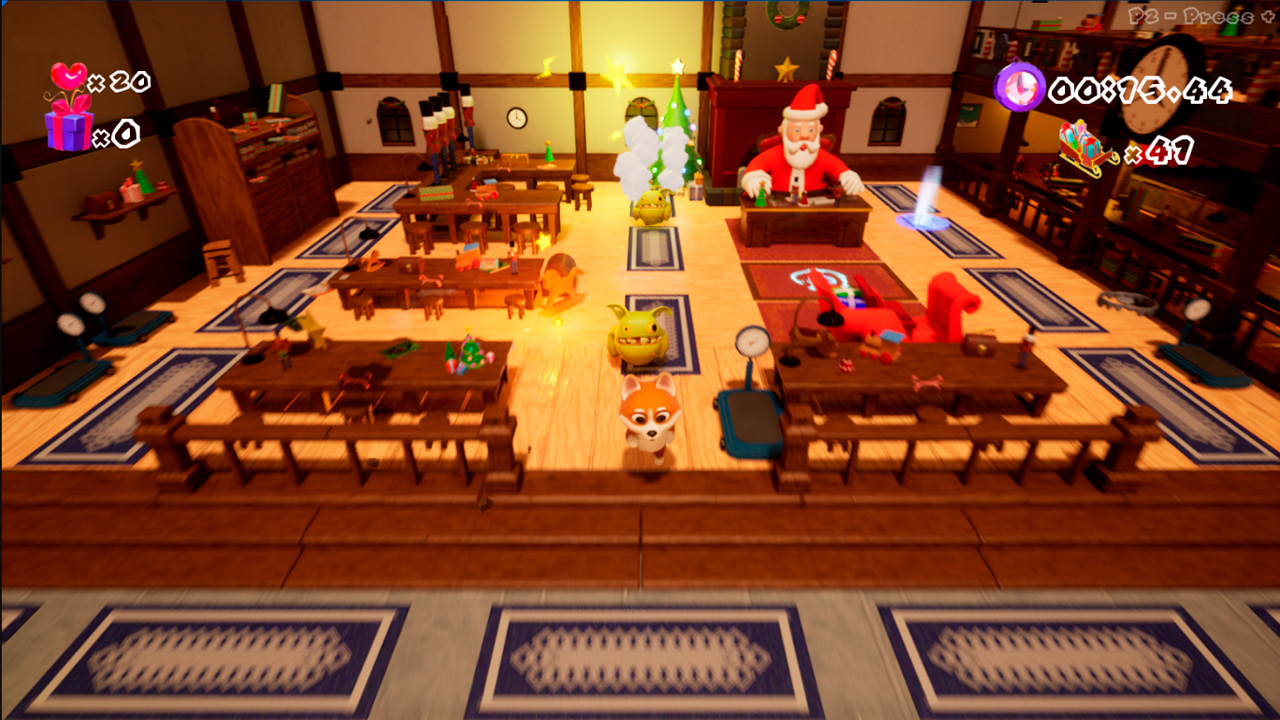Viewport: 1280px width, 720px height.
Task: Select the fox player character
Action: coord(651,415)
